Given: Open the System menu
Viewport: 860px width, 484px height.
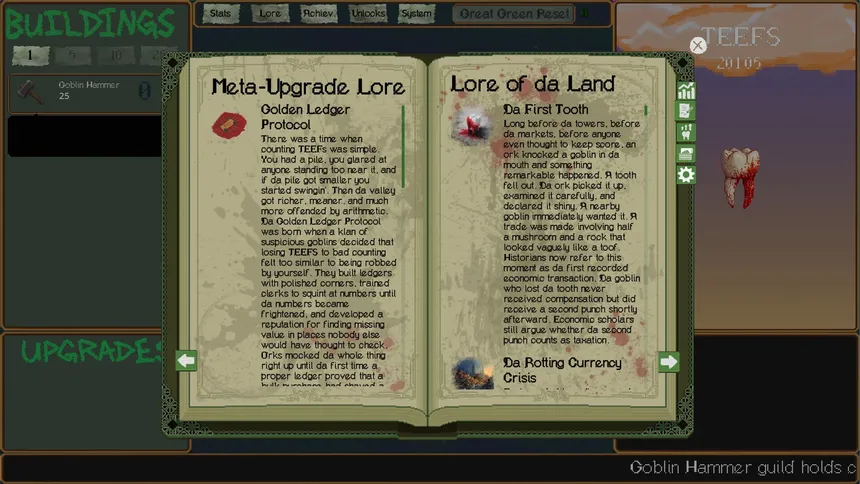Looking at the screenshot, I should click(x=417, y=14).
